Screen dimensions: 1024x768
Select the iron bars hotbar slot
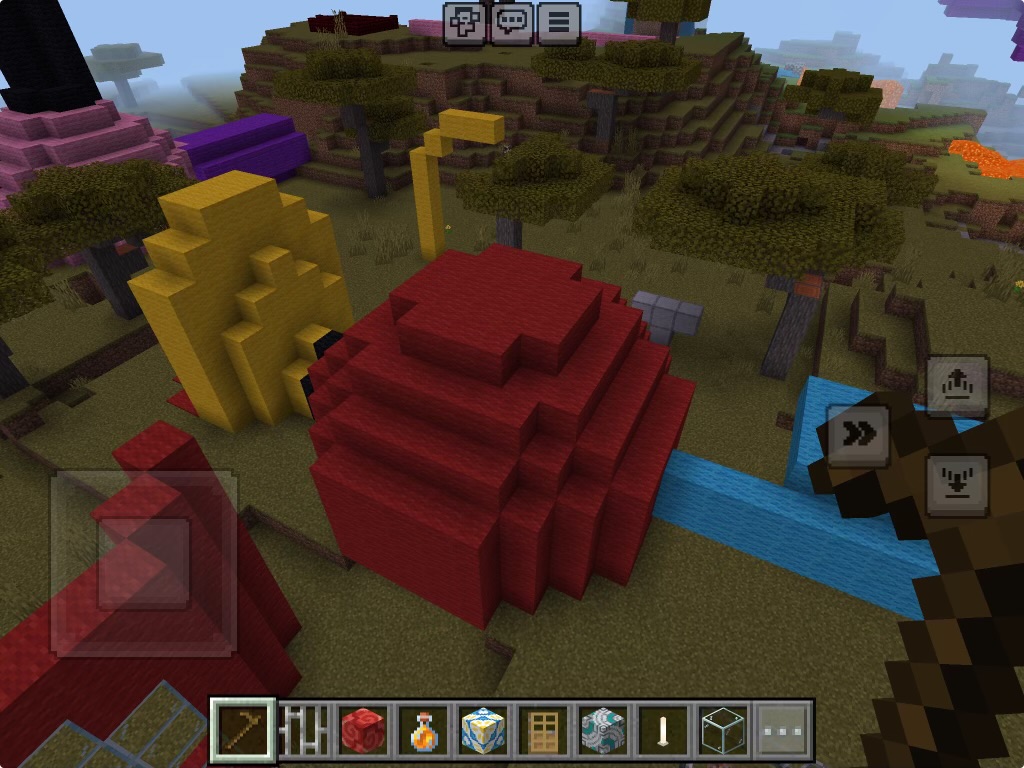tap(303, 730)
